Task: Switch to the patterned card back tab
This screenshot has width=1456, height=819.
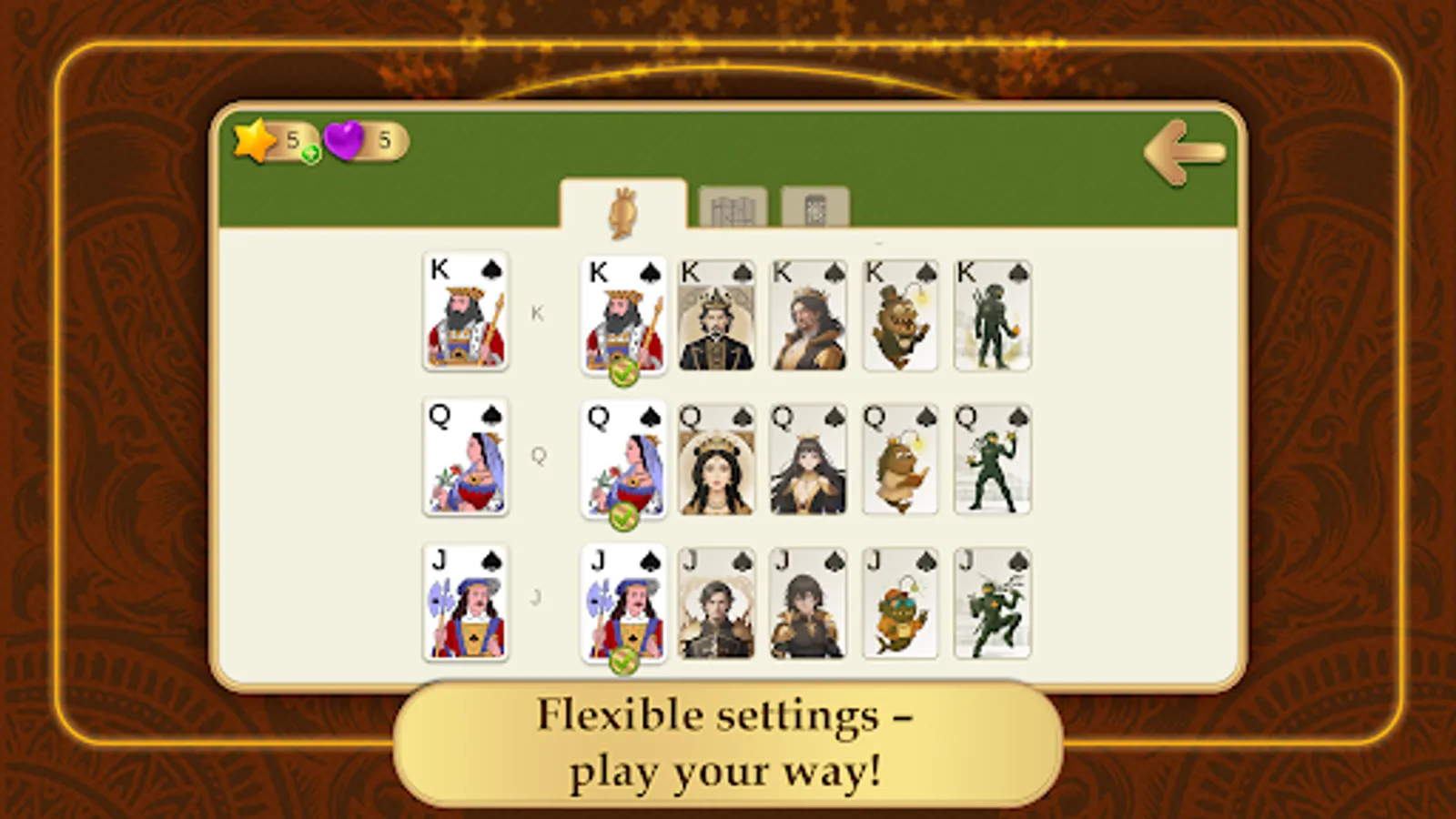Action: 814,209
